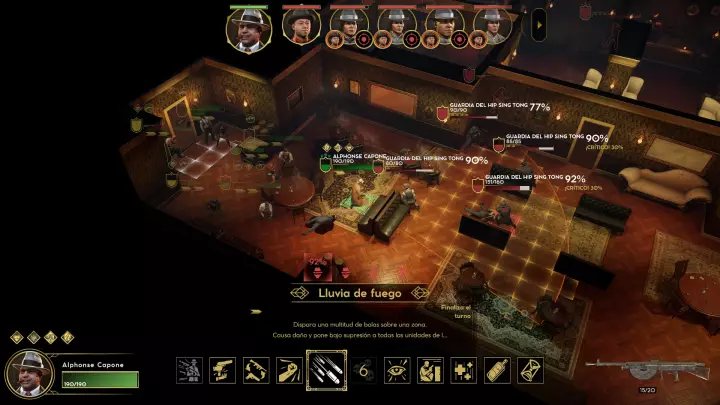720x405 pixels.
Task: Select the ability showing a 6 cooldown
Action: [363, 370]
